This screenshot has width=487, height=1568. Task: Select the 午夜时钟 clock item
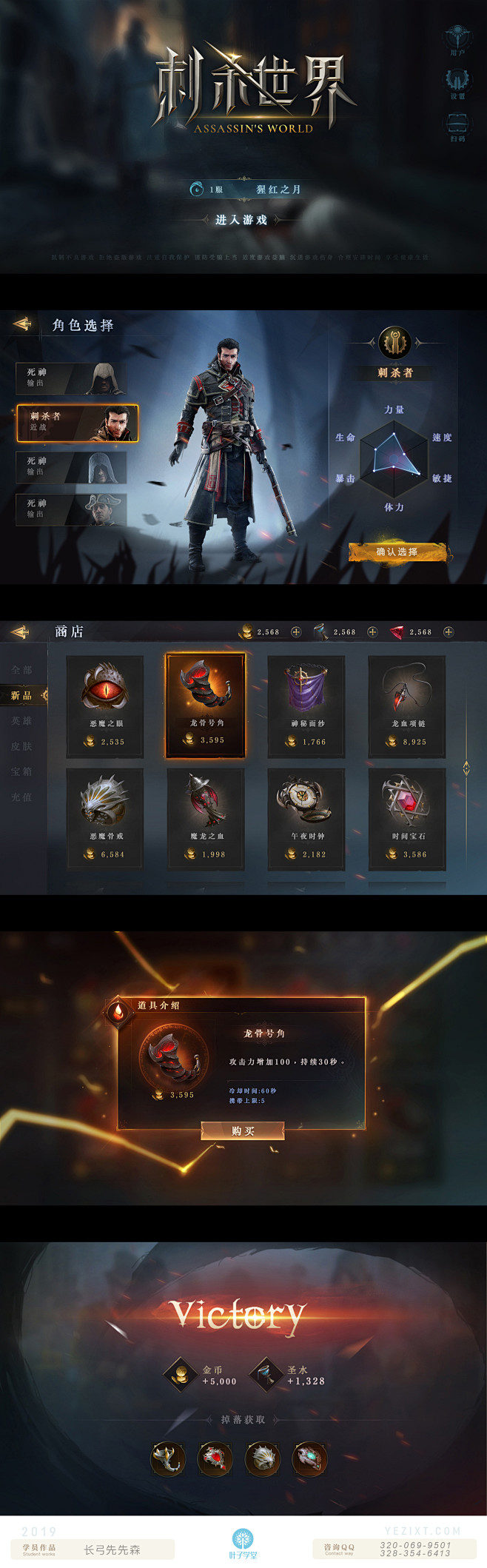tap(307, 818)
